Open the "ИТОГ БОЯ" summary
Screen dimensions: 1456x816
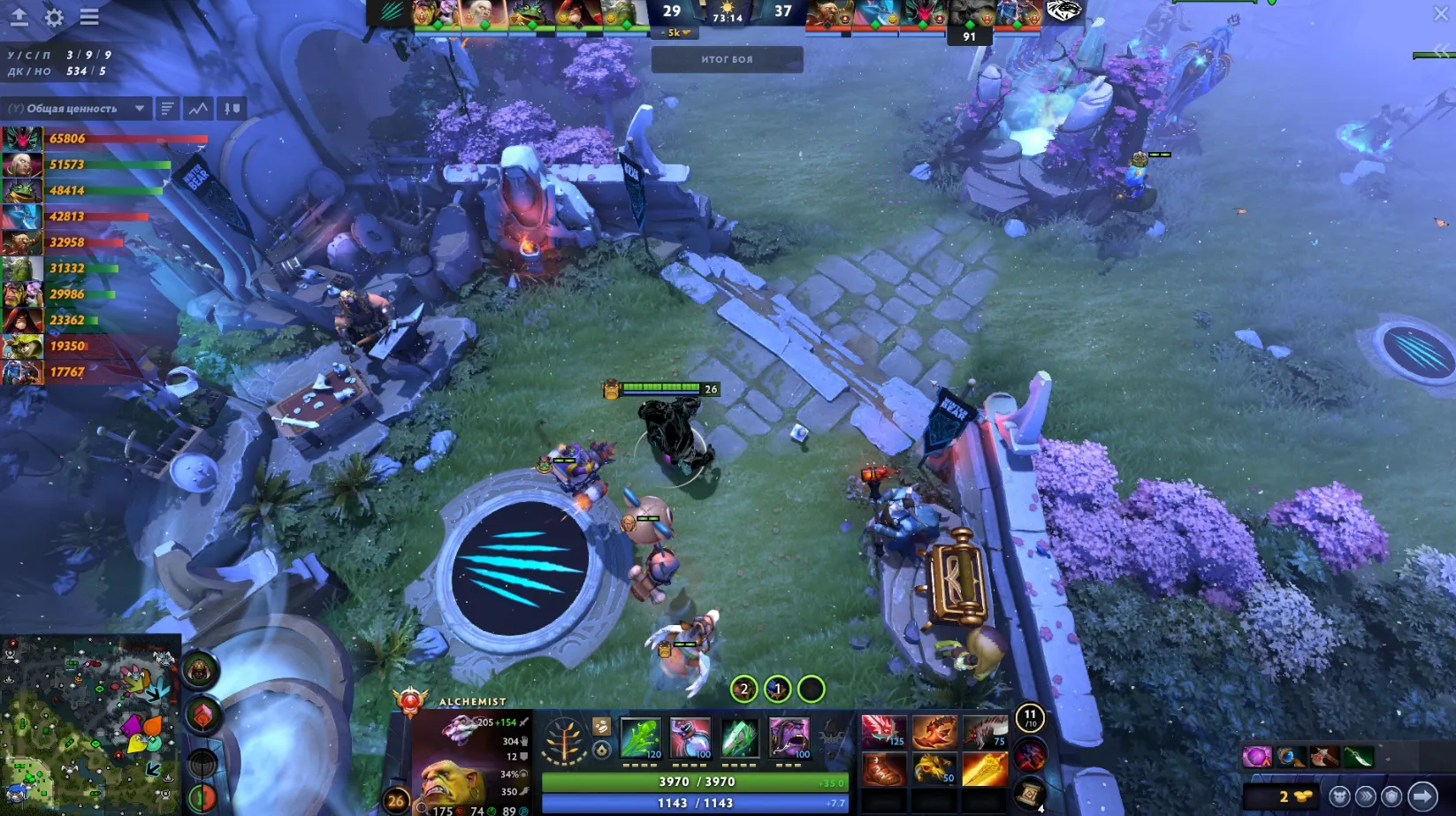[x=725, y=59]
